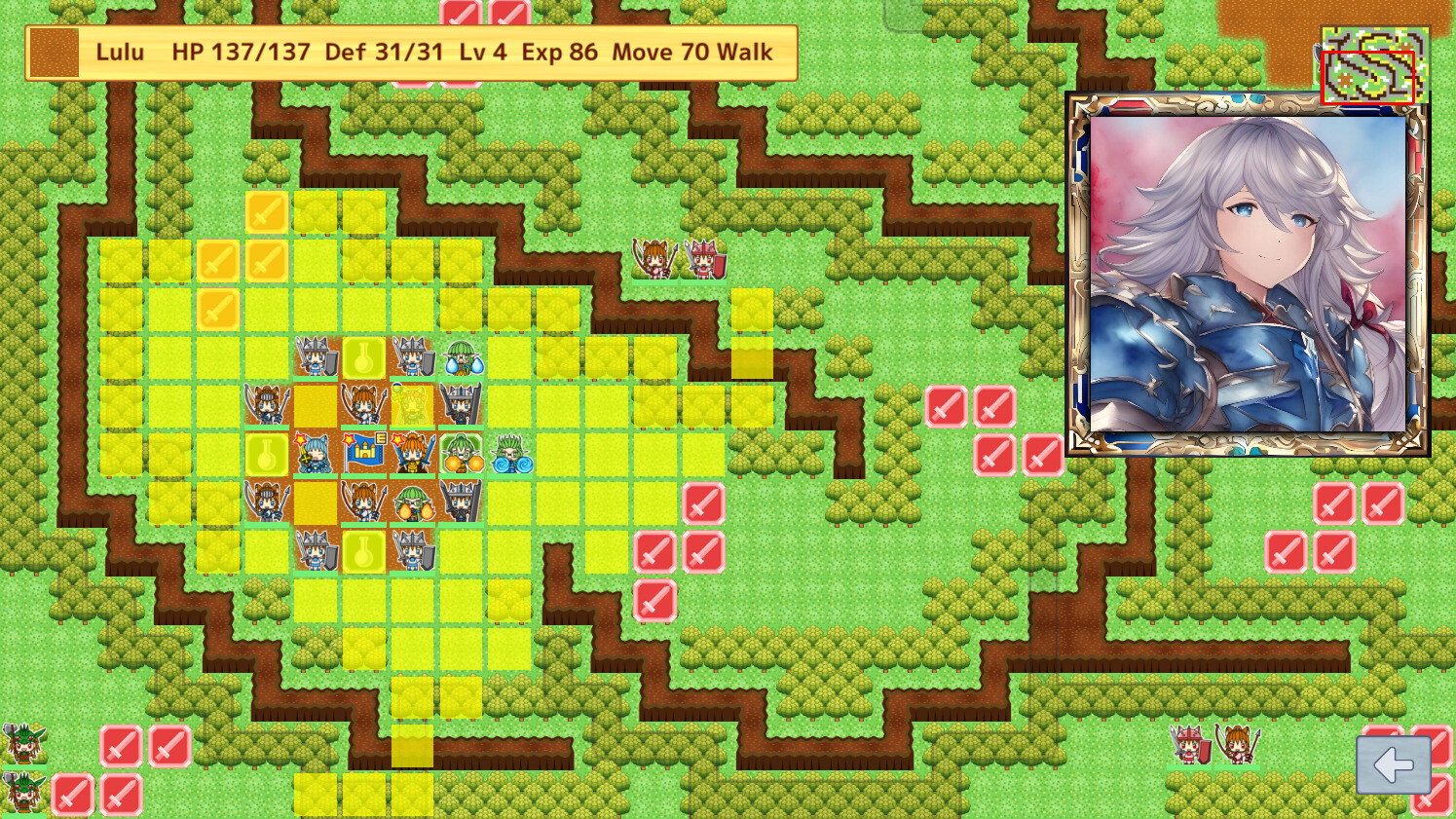Click the potion tile beside the knight
Screen dimensions: 1456x819
pyautogui.click(x=362, y=357)
